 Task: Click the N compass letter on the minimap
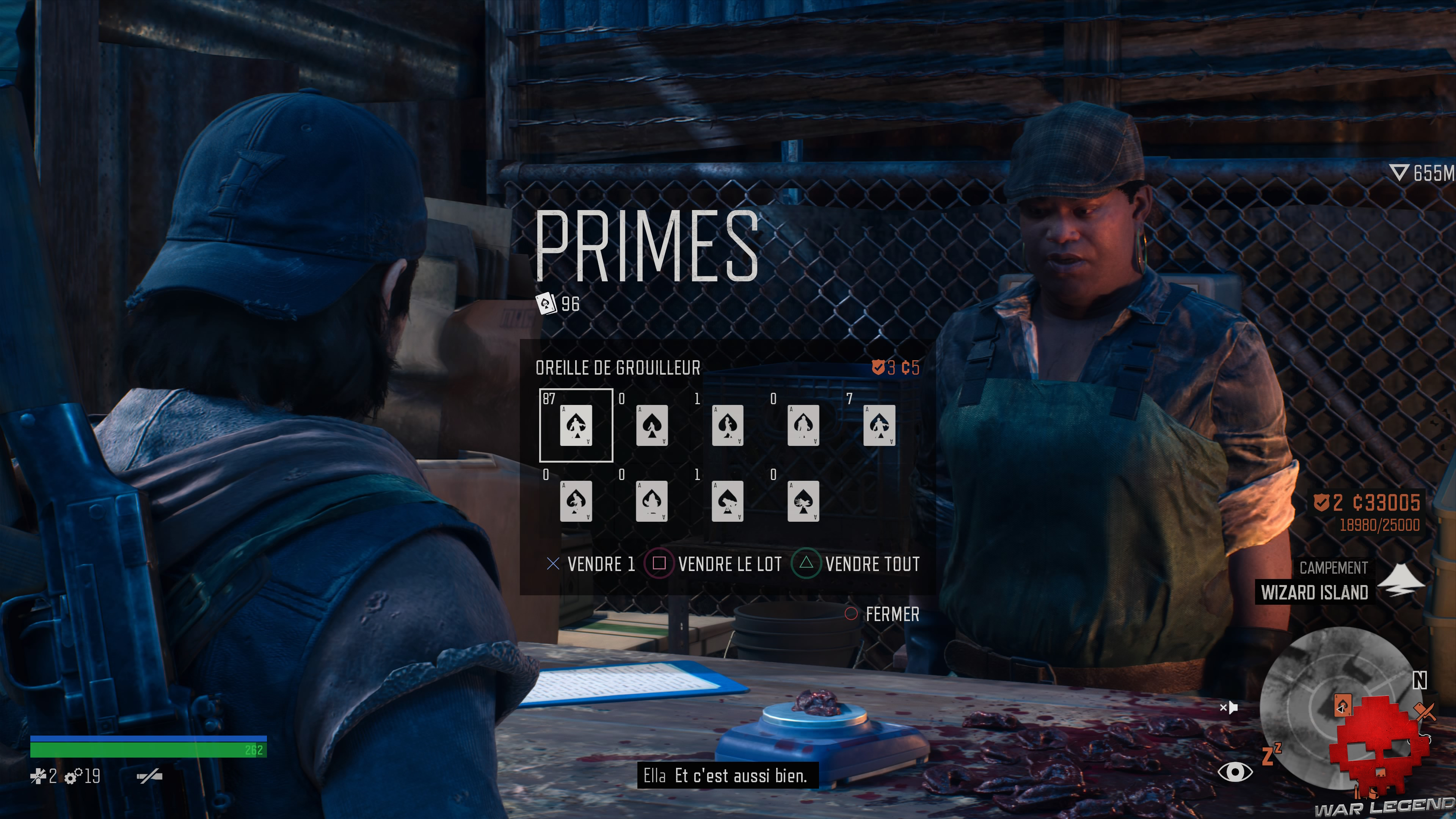tap(1420, 681)
